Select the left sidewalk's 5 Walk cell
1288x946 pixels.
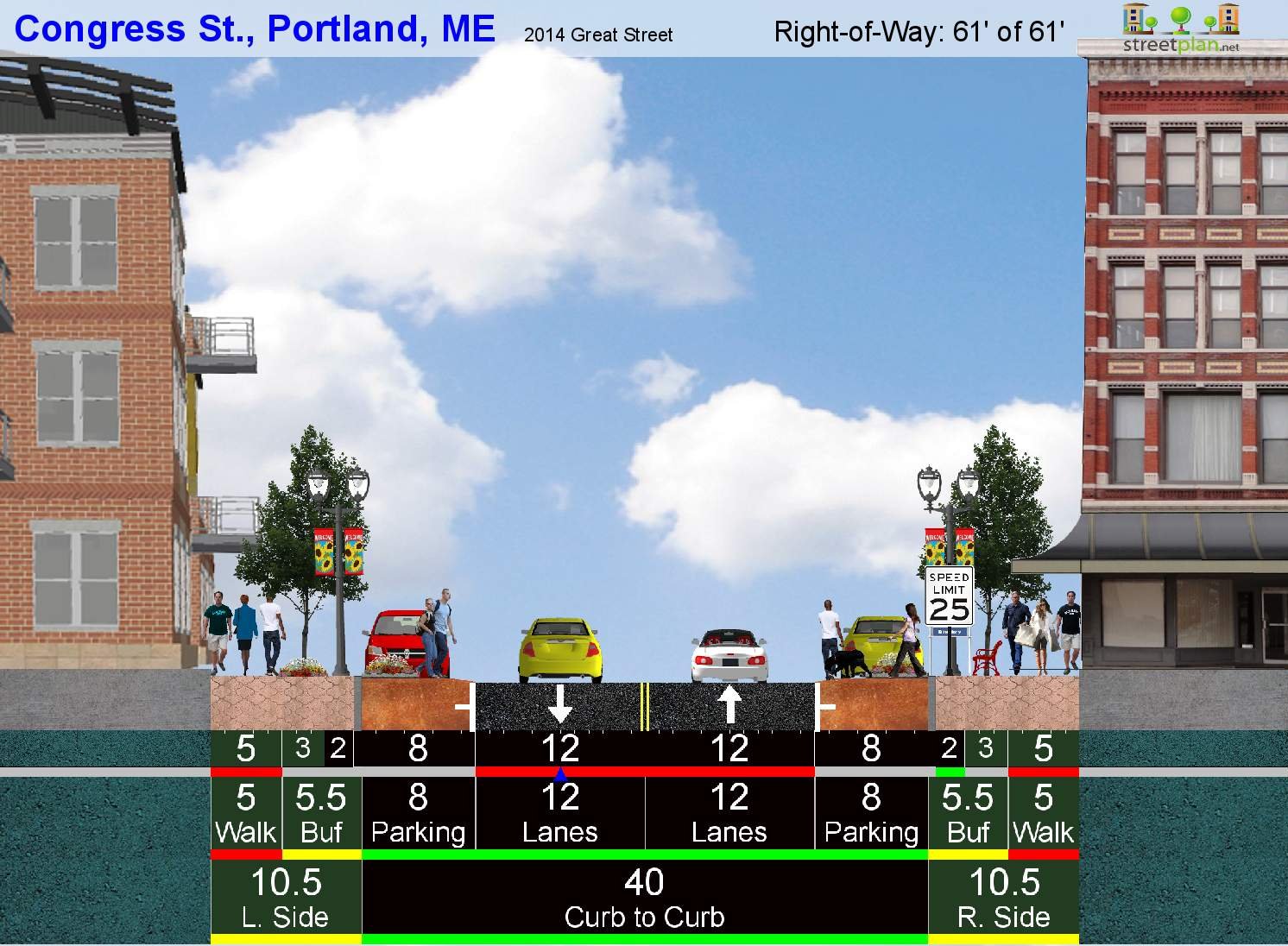click(x=246, y=813)
